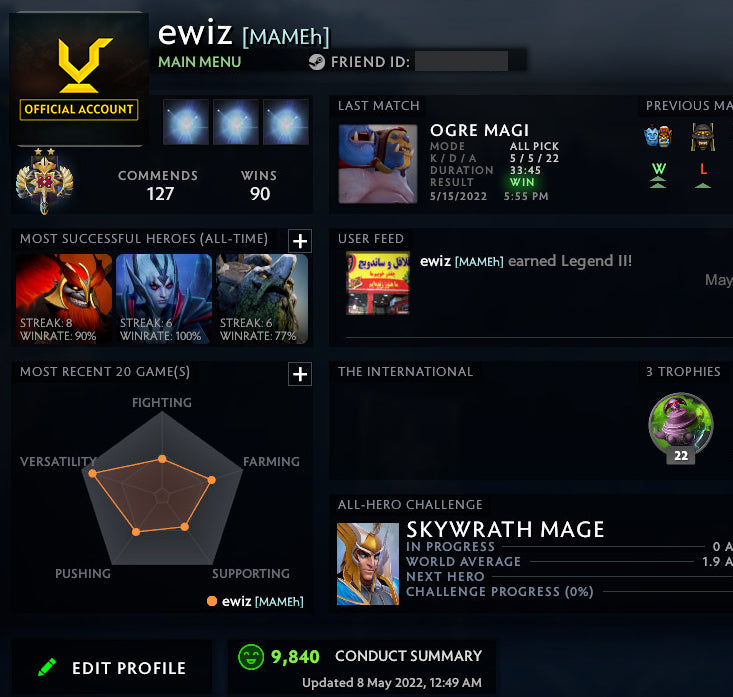Pick the hero with 77% winrate
This screenshot has width=733, height=697.
[261, 298]
